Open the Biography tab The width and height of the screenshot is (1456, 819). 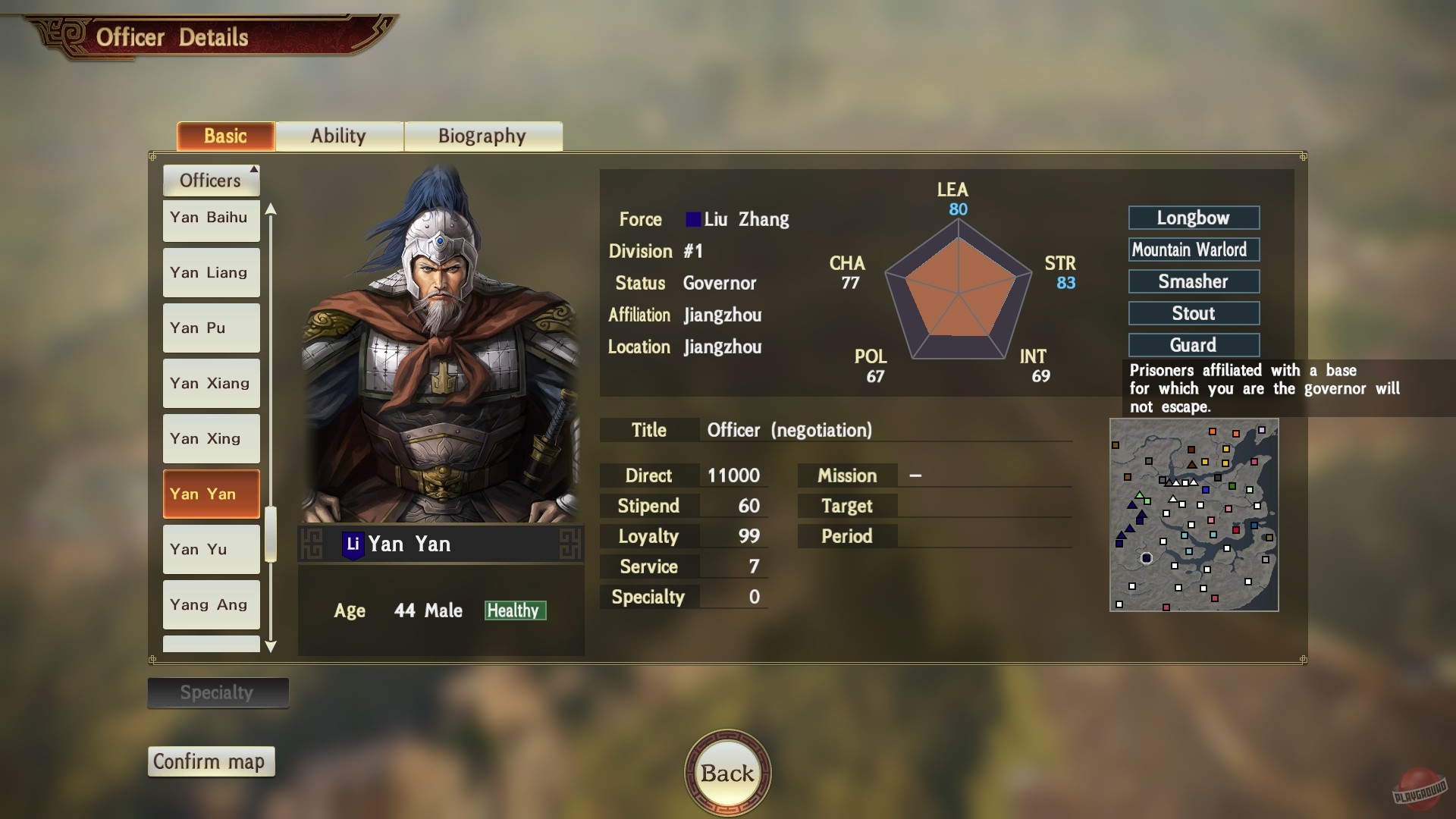(x=482, y=136)
